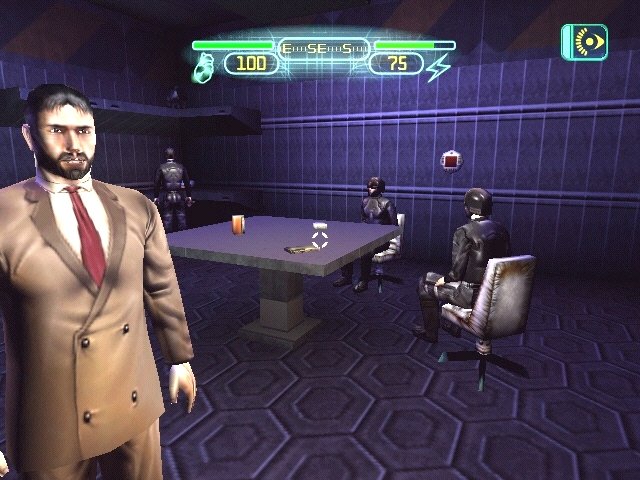
Task: Select the lightning bolt energy icon
Action: (439, 66)
